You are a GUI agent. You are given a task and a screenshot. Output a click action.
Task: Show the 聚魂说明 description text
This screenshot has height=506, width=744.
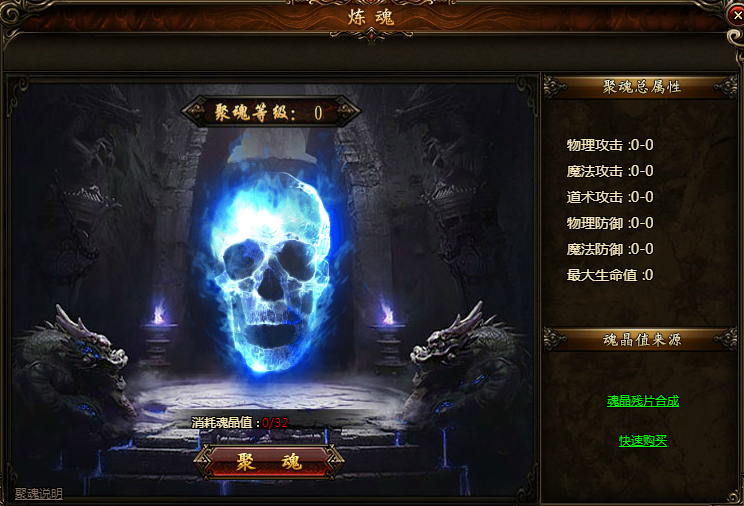38,494
